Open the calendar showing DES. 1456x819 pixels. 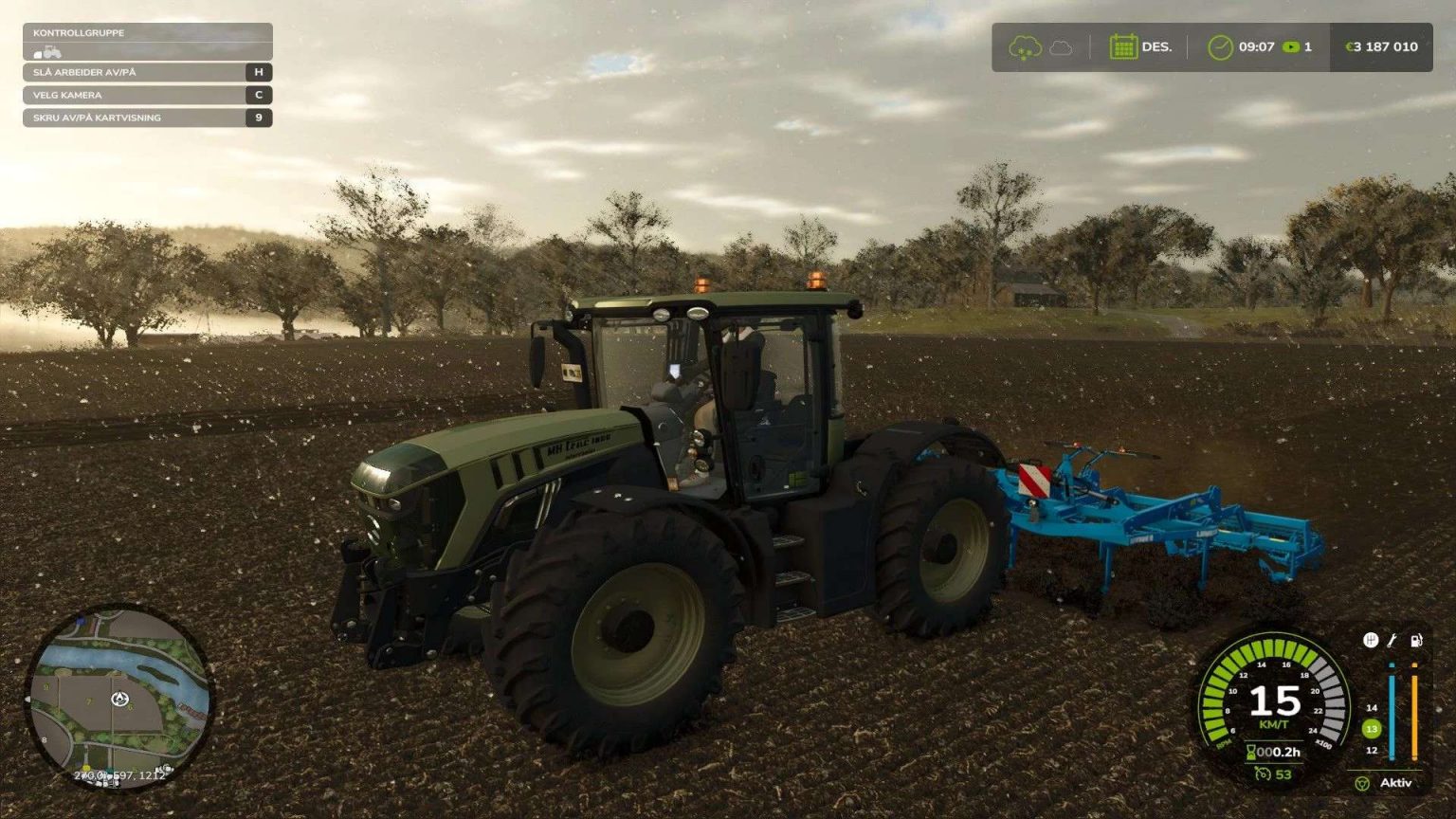(x=1124, y=45)
